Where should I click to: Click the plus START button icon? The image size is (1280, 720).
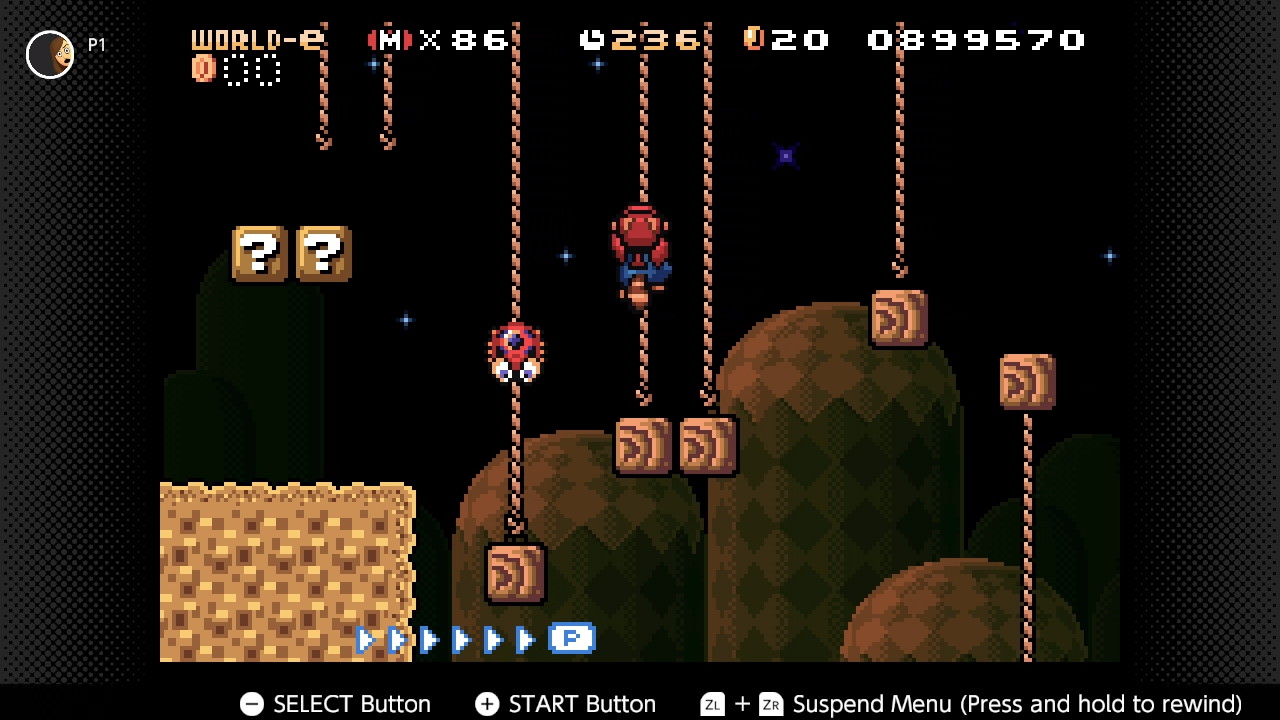487,704
